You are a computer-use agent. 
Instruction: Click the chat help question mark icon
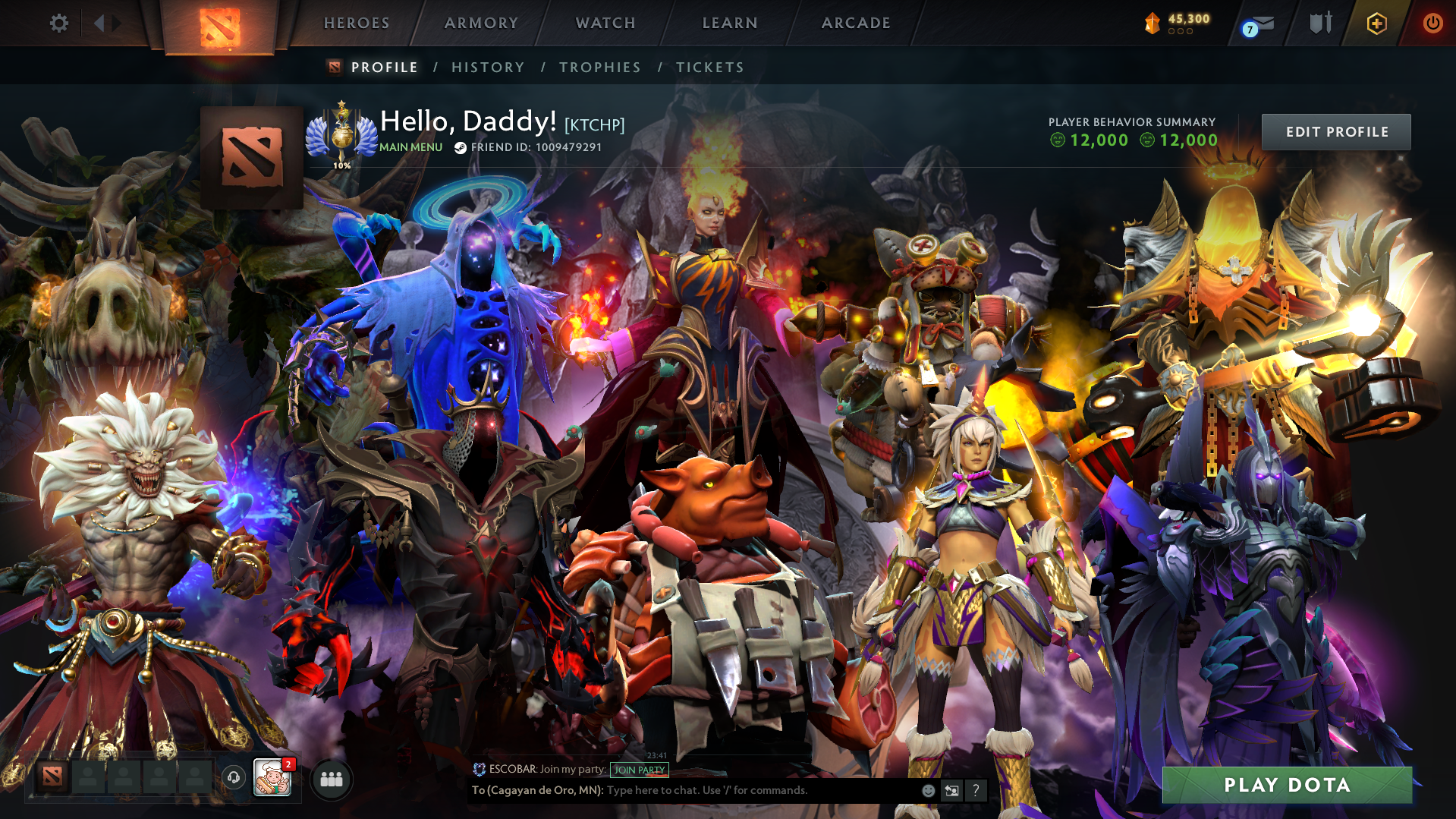click(x=976, y=791)
